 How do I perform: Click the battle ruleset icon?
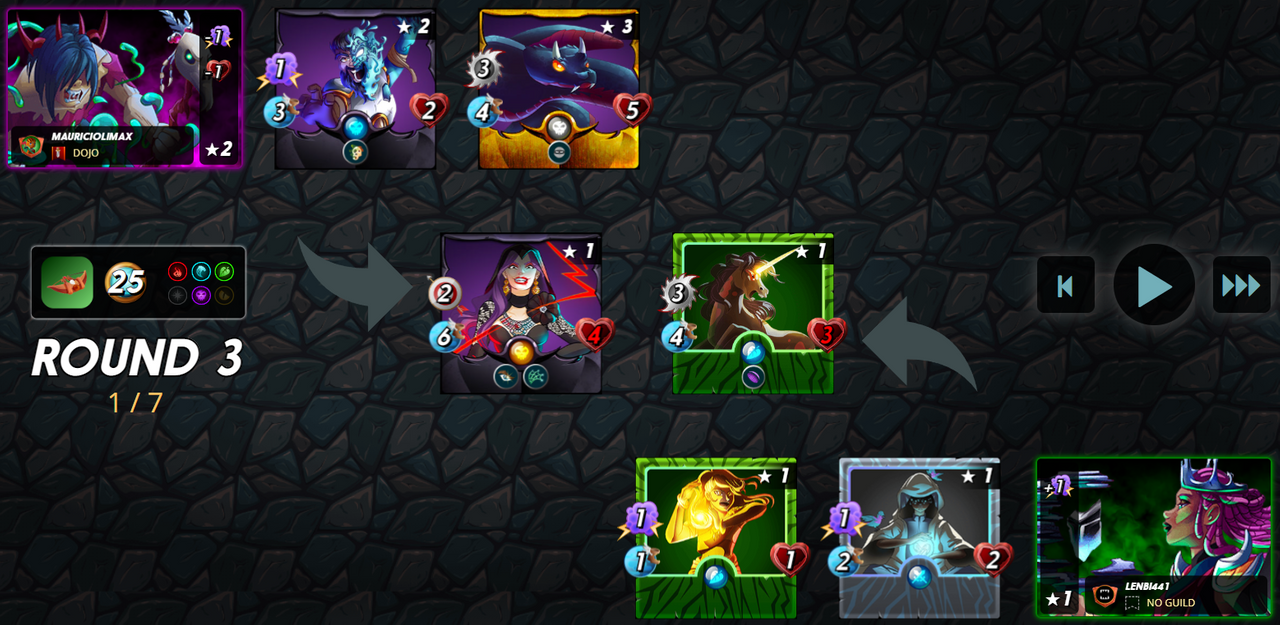point(67,283)
